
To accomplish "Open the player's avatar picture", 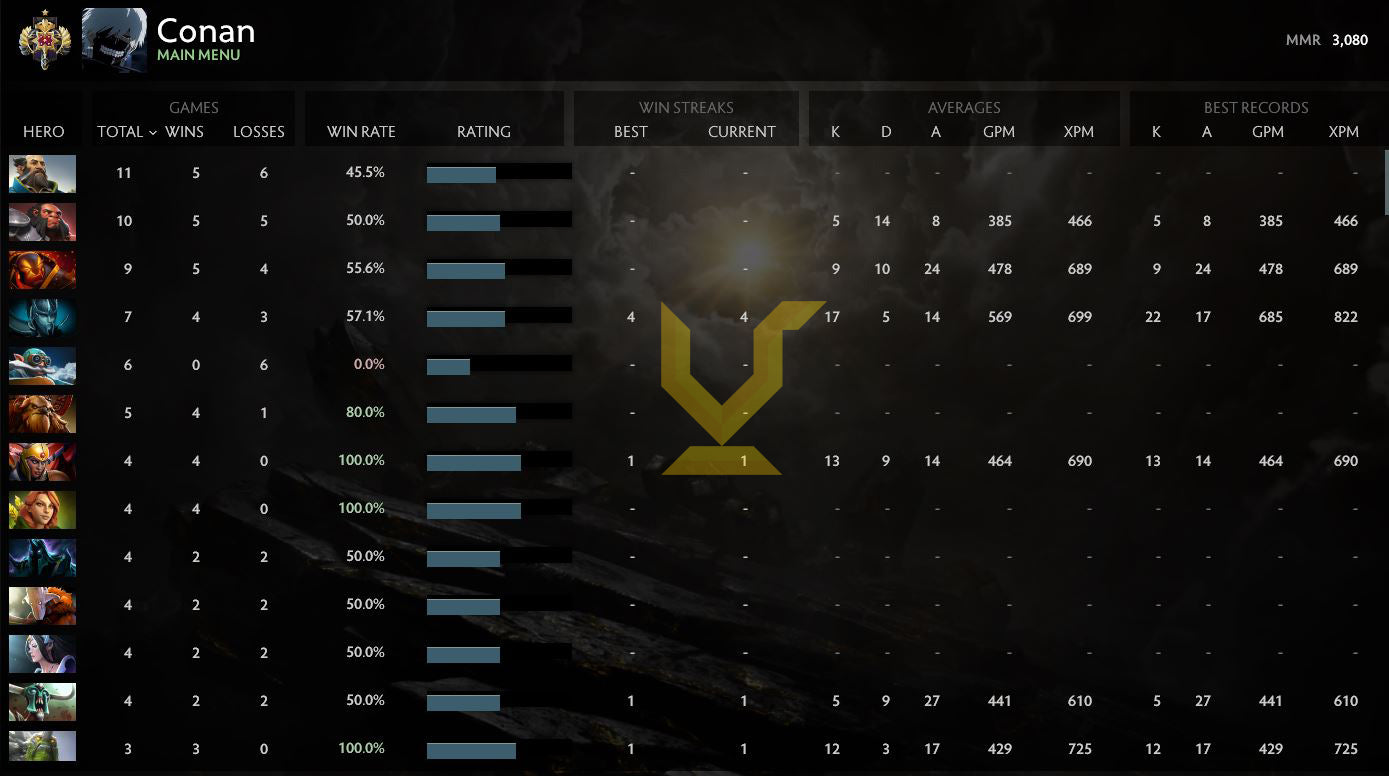I will coord(113,39).
